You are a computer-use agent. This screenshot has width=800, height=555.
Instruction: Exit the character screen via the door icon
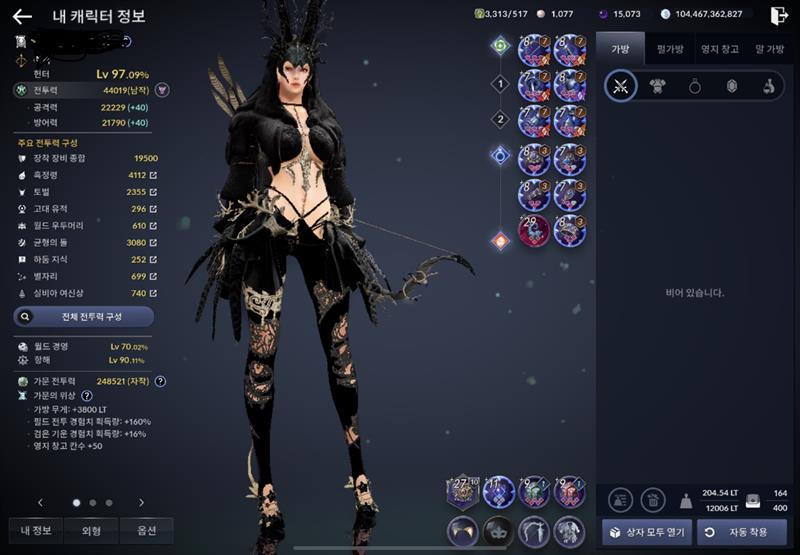pos(779,15)
